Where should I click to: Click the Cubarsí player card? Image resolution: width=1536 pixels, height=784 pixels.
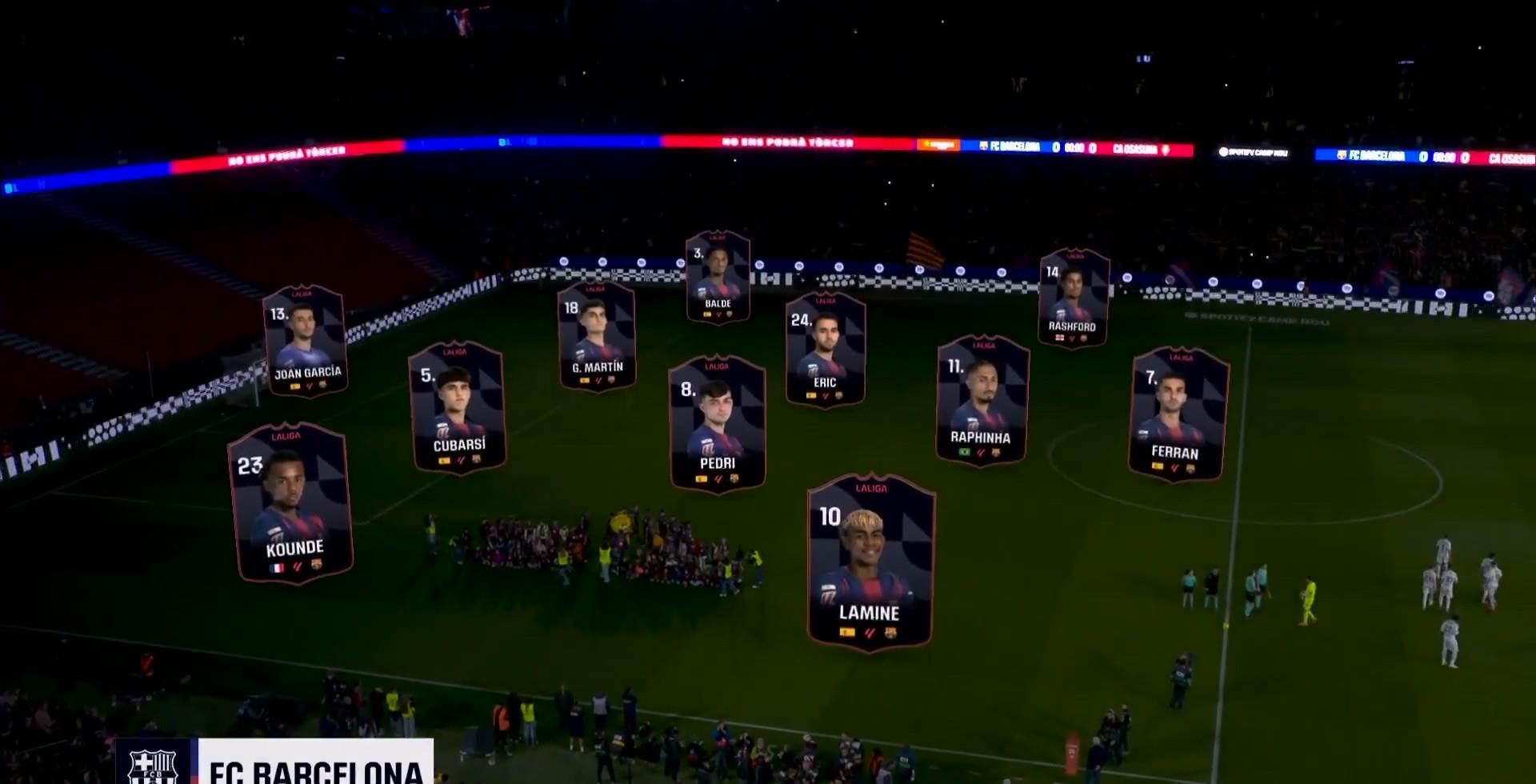[458, 408]
